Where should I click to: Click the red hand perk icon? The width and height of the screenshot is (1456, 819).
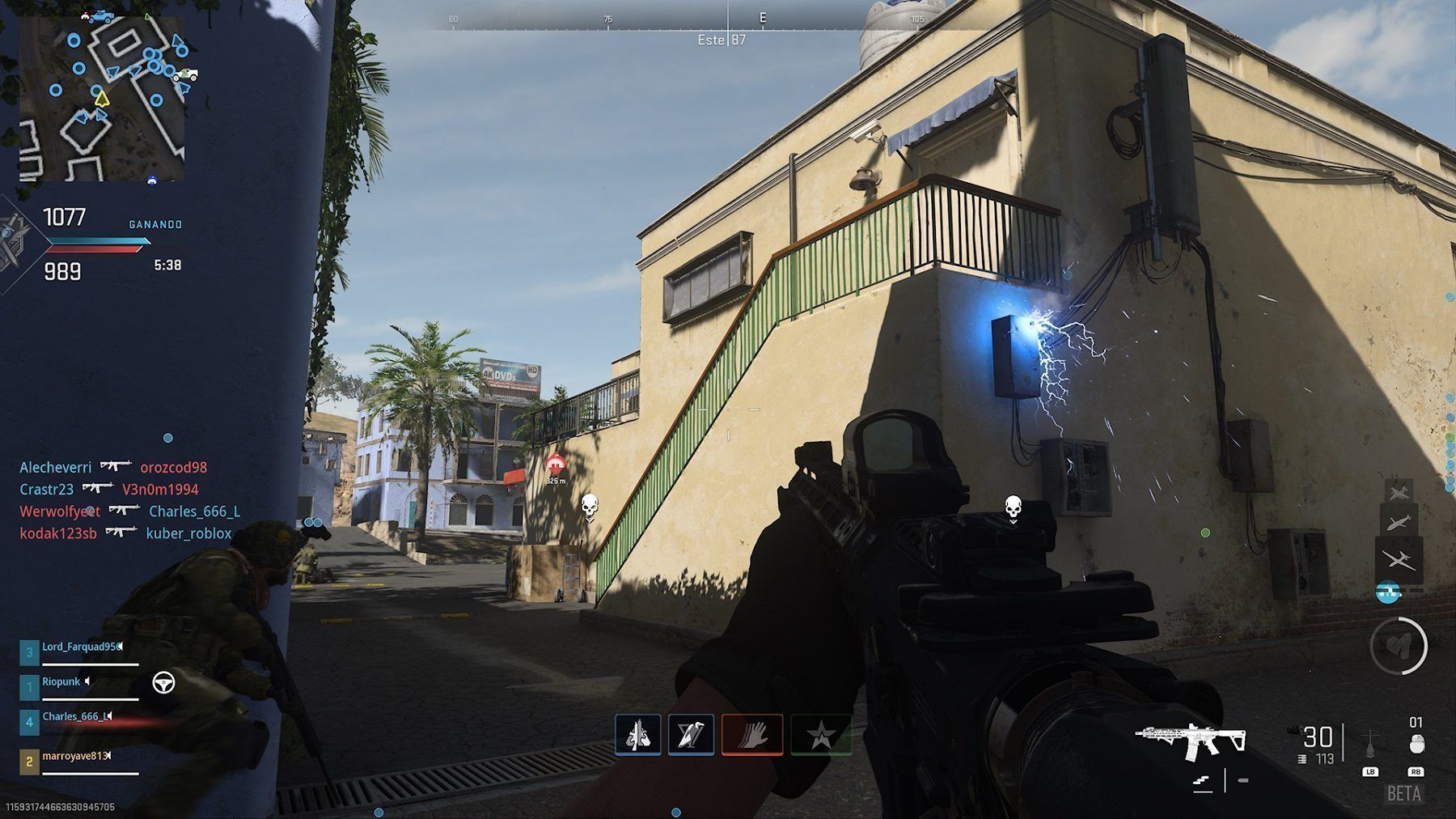click(752, 735)
